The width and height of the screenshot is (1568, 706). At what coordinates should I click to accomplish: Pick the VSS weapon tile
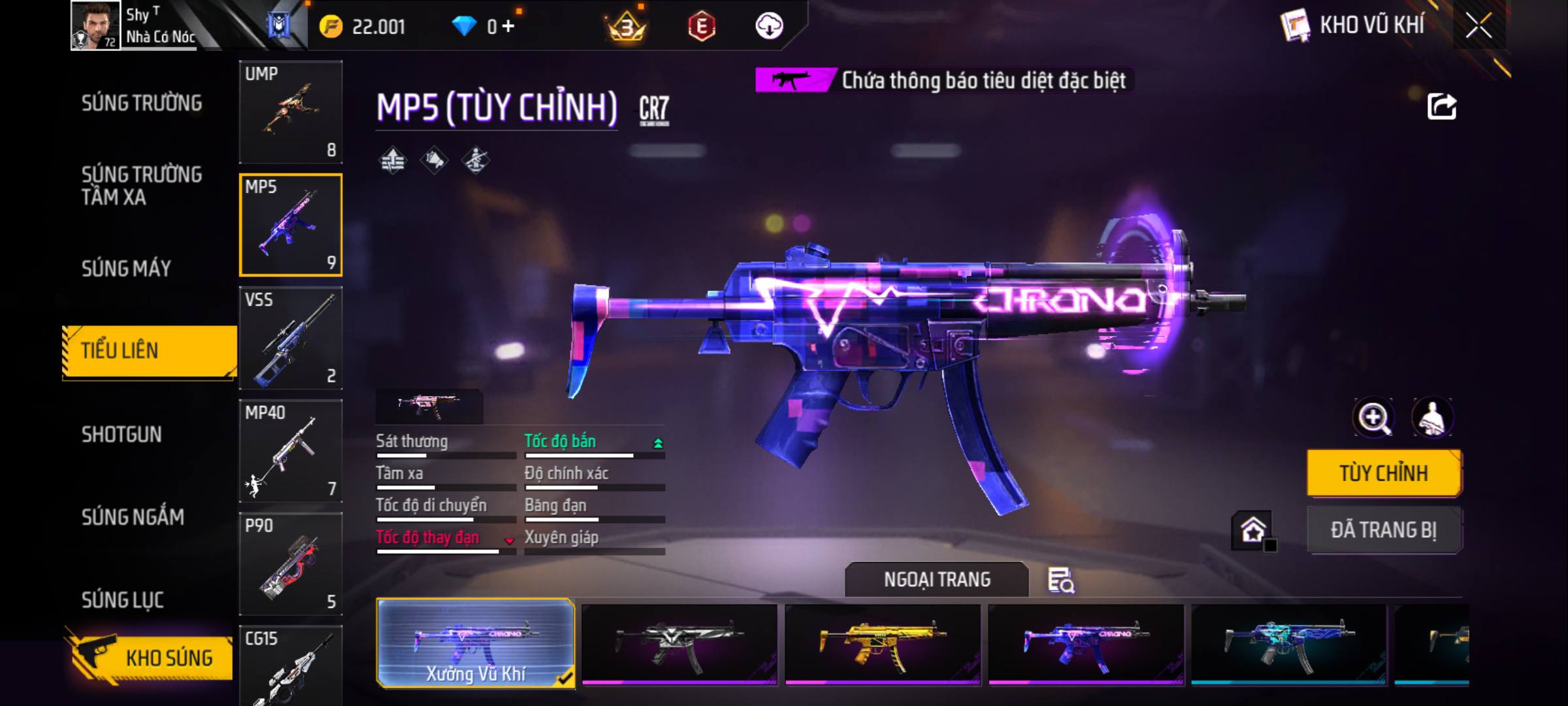pos(291,338)
